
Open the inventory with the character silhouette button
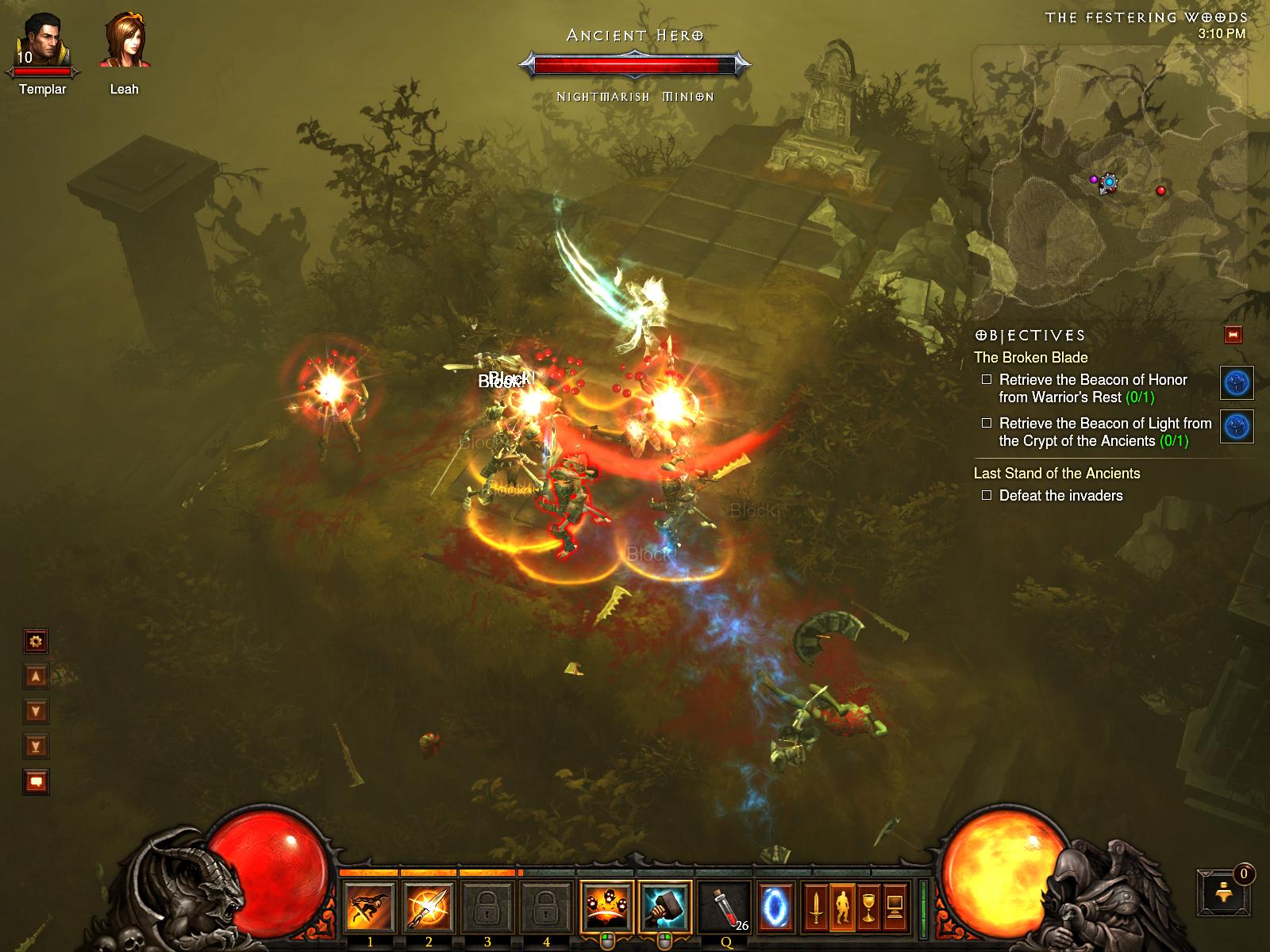842,907
